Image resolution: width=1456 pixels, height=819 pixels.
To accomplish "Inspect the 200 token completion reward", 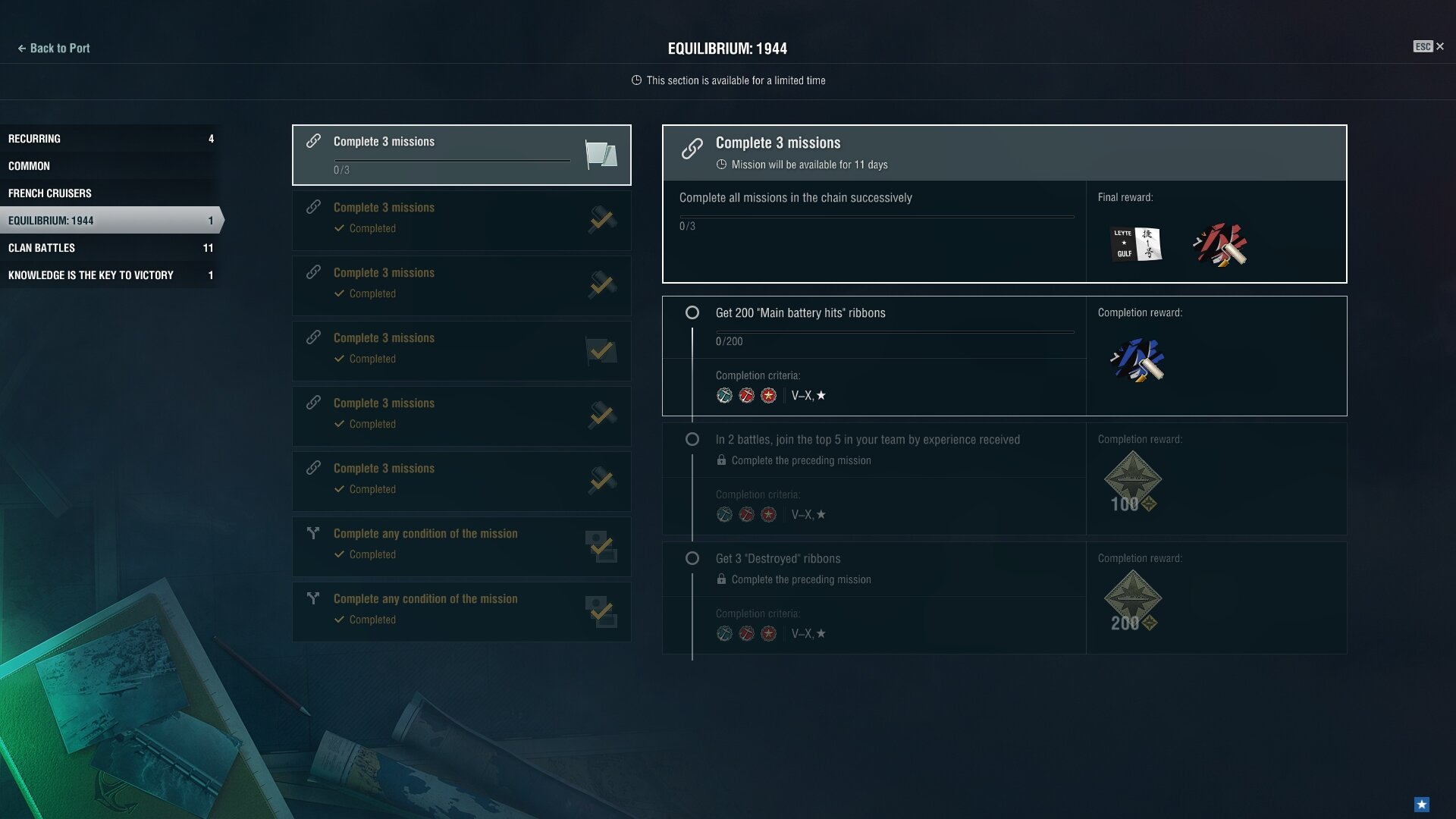I will click(1132, 601).
